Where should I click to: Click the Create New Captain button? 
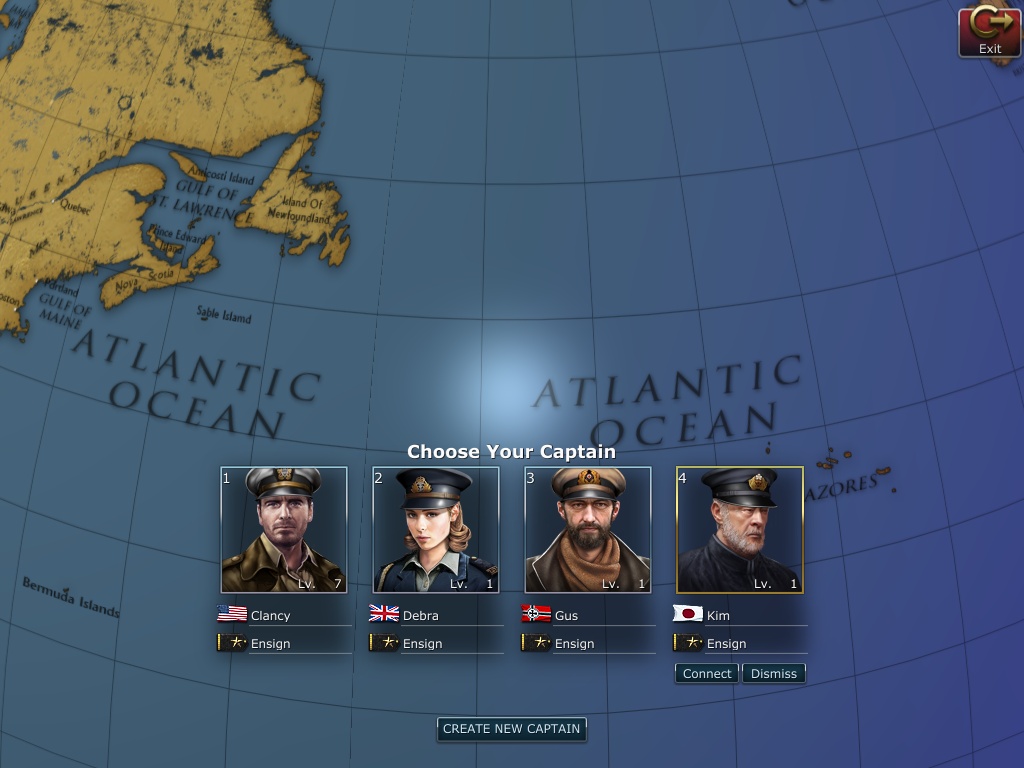coord(511,729)
